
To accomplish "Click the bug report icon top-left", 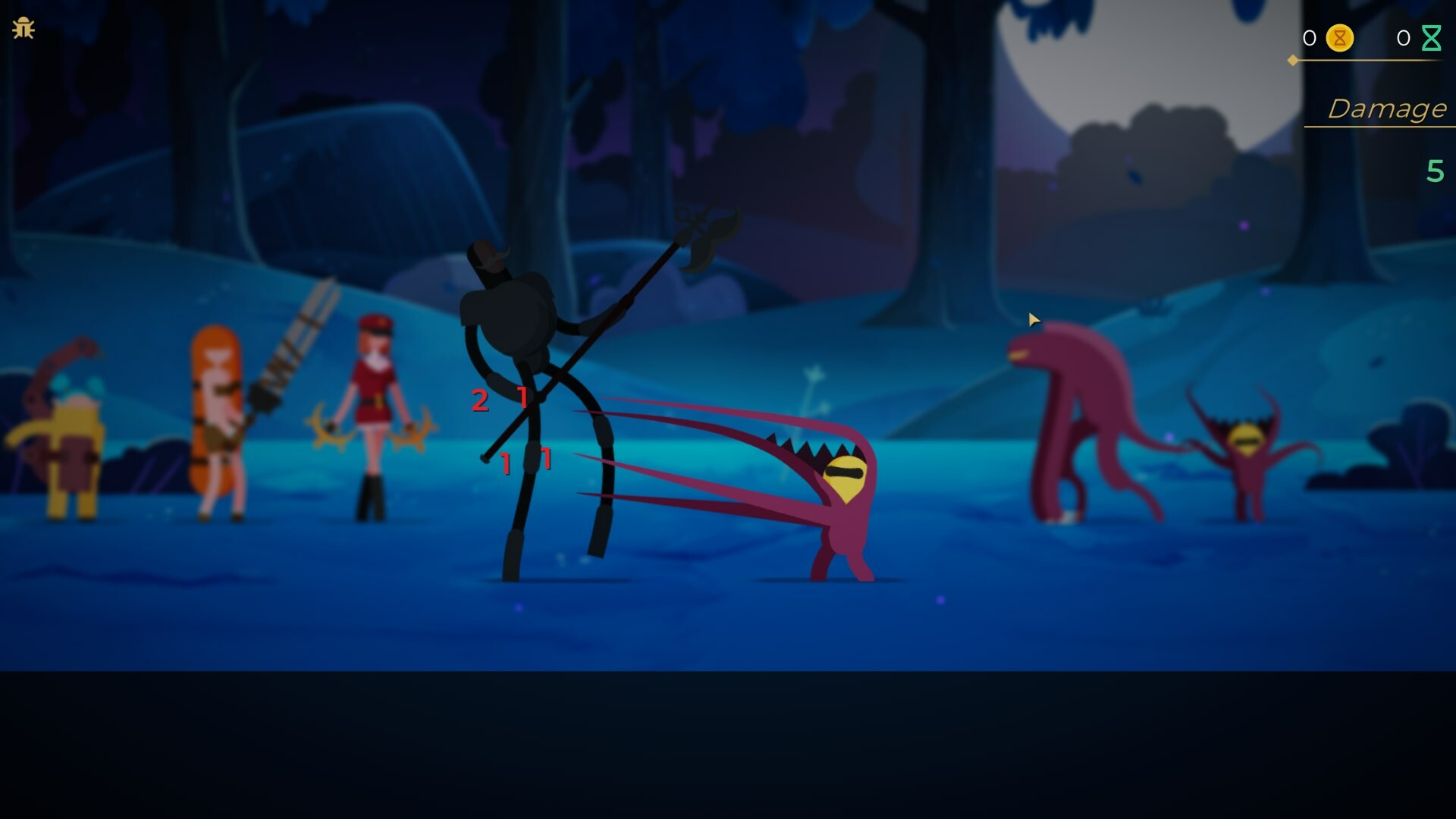I will click(25, 27).
